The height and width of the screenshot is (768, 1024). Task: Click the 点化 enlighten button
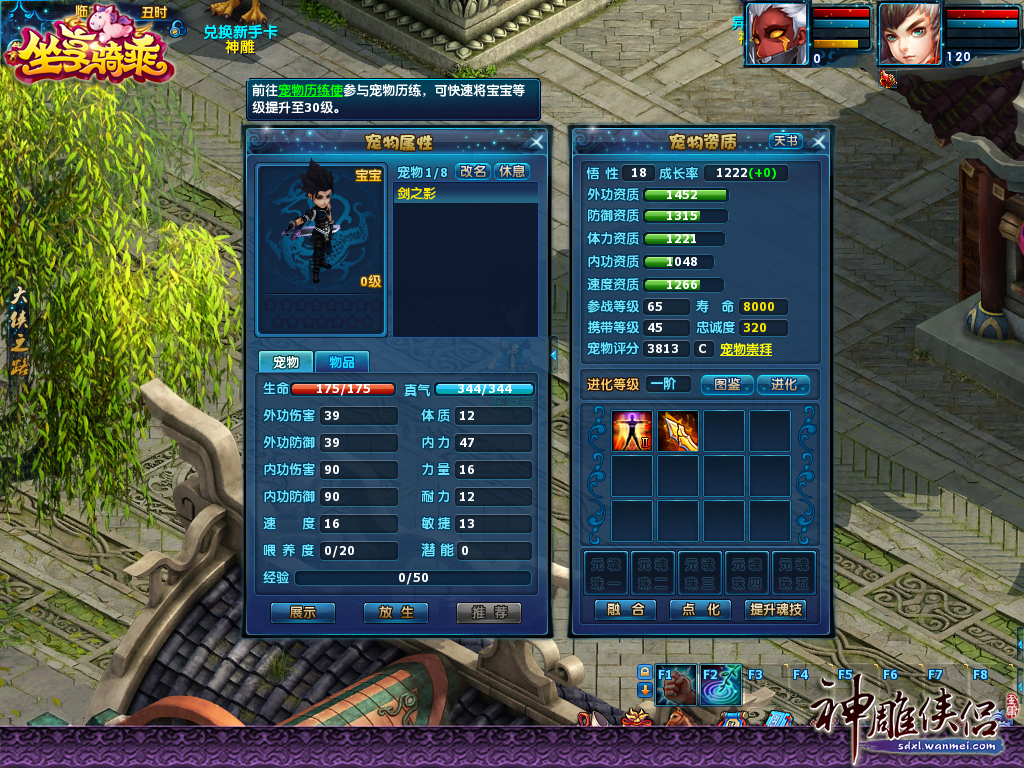[x=699, y=609]
